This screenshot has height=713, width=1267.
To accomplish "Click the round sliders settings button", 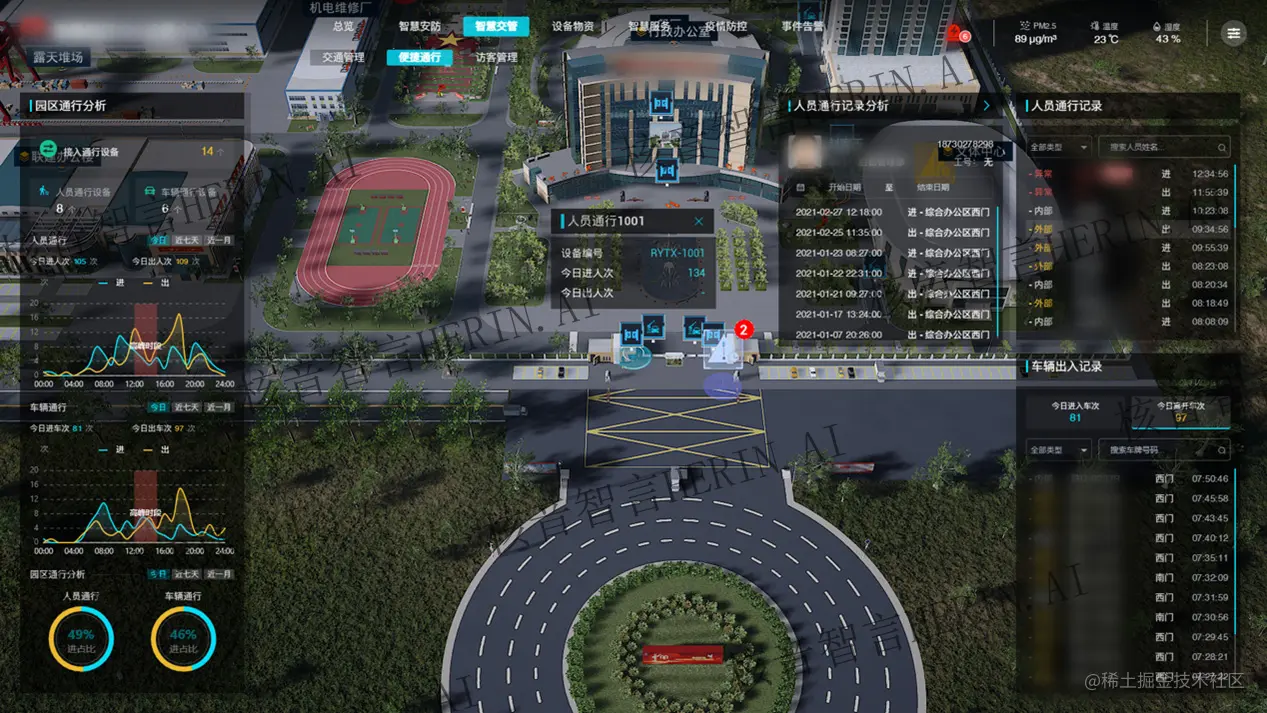I will pos(1234,33).
